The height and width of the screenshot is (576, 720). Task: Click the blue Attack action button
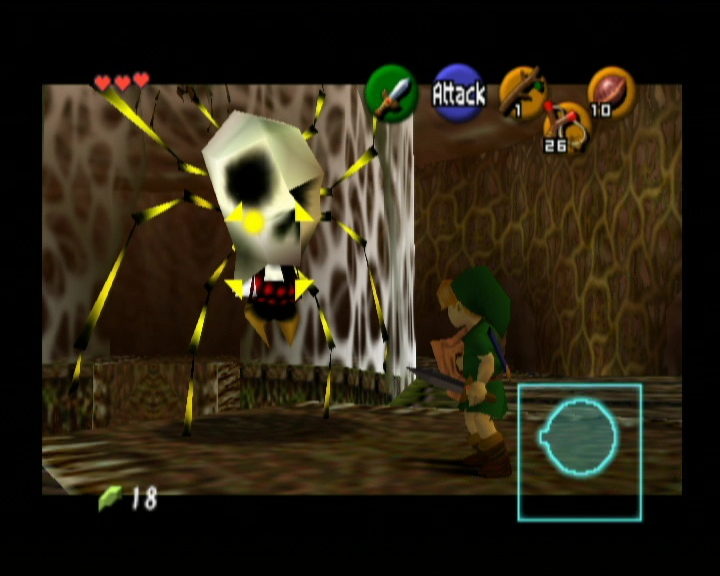click(x=458, y=93)
